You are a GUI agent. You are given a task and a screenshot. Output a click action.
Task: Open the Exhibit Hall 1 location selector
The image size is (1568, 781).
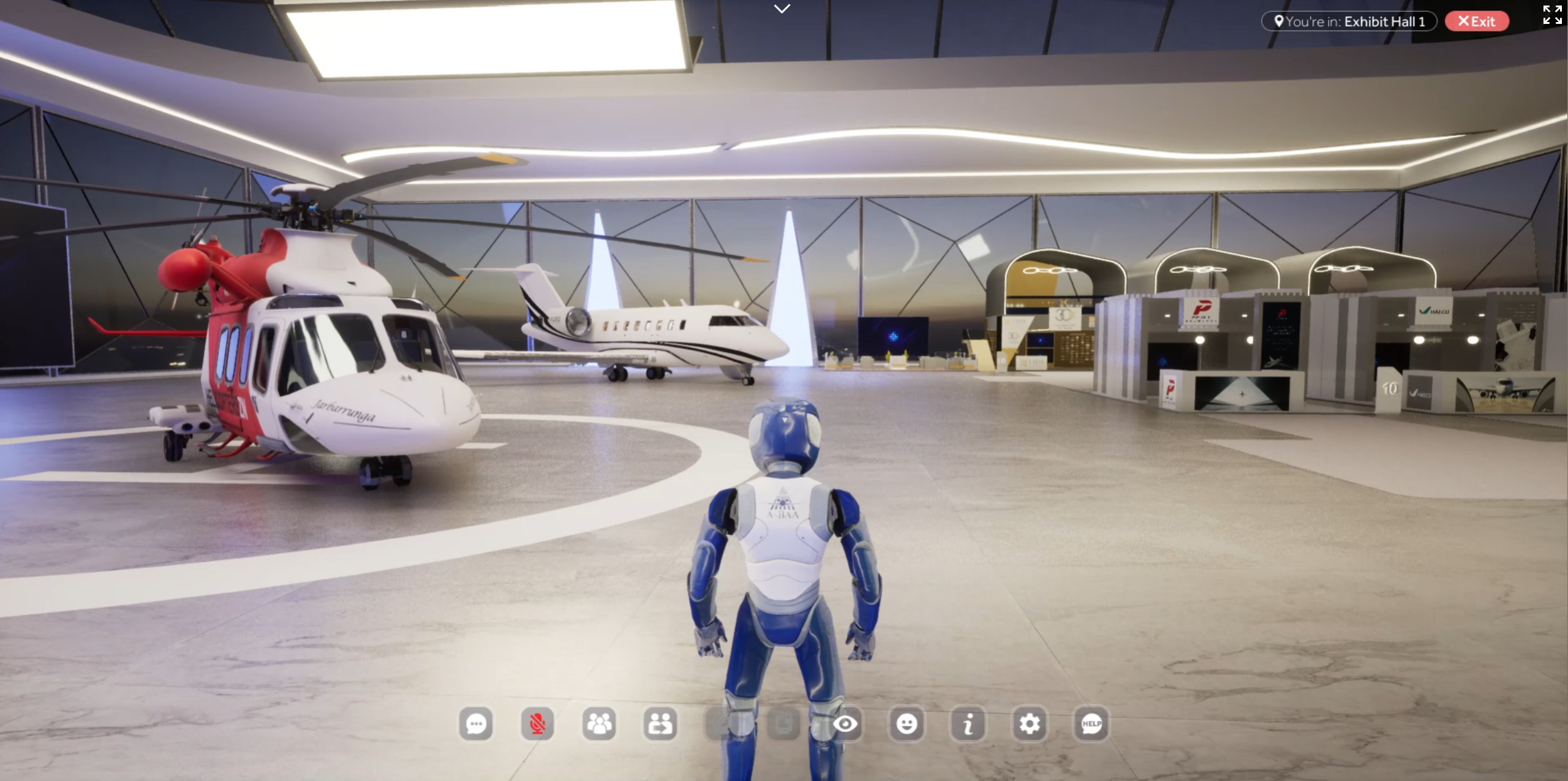point(1349,21)
